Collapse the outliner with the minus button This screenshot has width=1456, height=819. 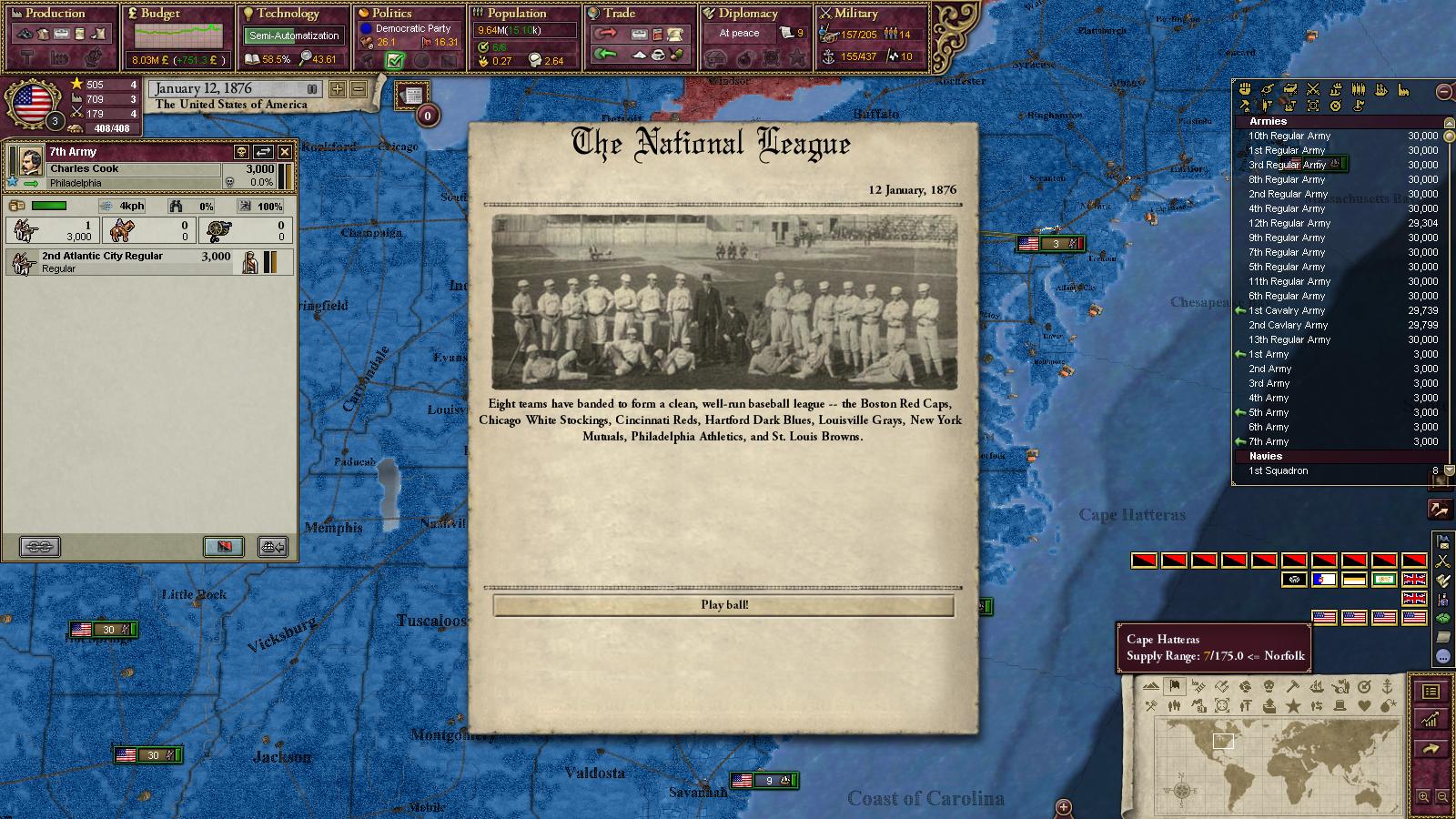(1442, 91)
